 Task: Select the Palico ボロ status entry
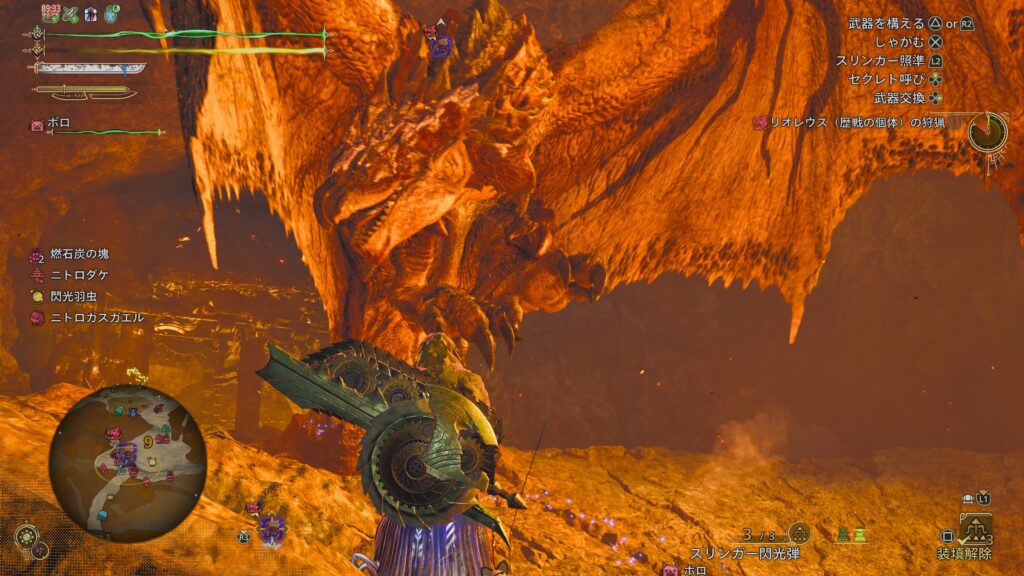(x=58, y=125)
